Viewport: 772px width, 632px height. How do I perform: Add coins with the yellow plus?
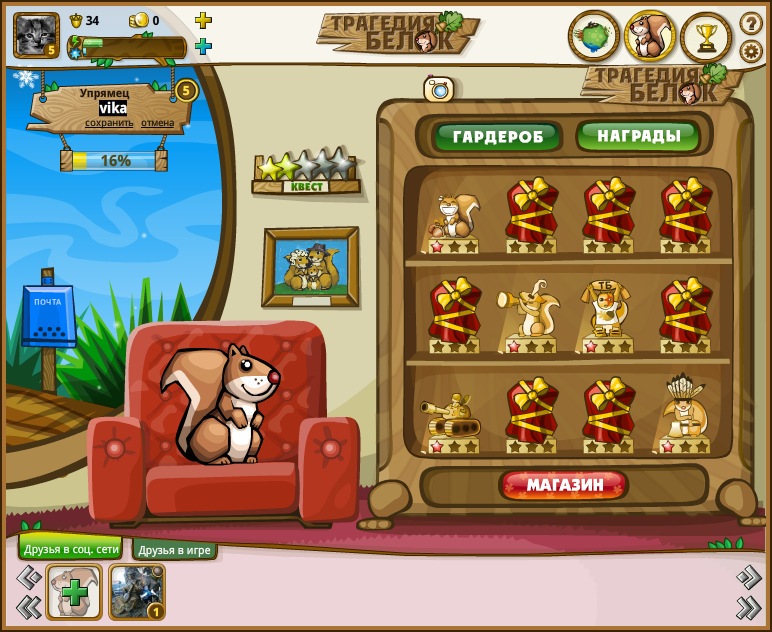pos(203,20)
